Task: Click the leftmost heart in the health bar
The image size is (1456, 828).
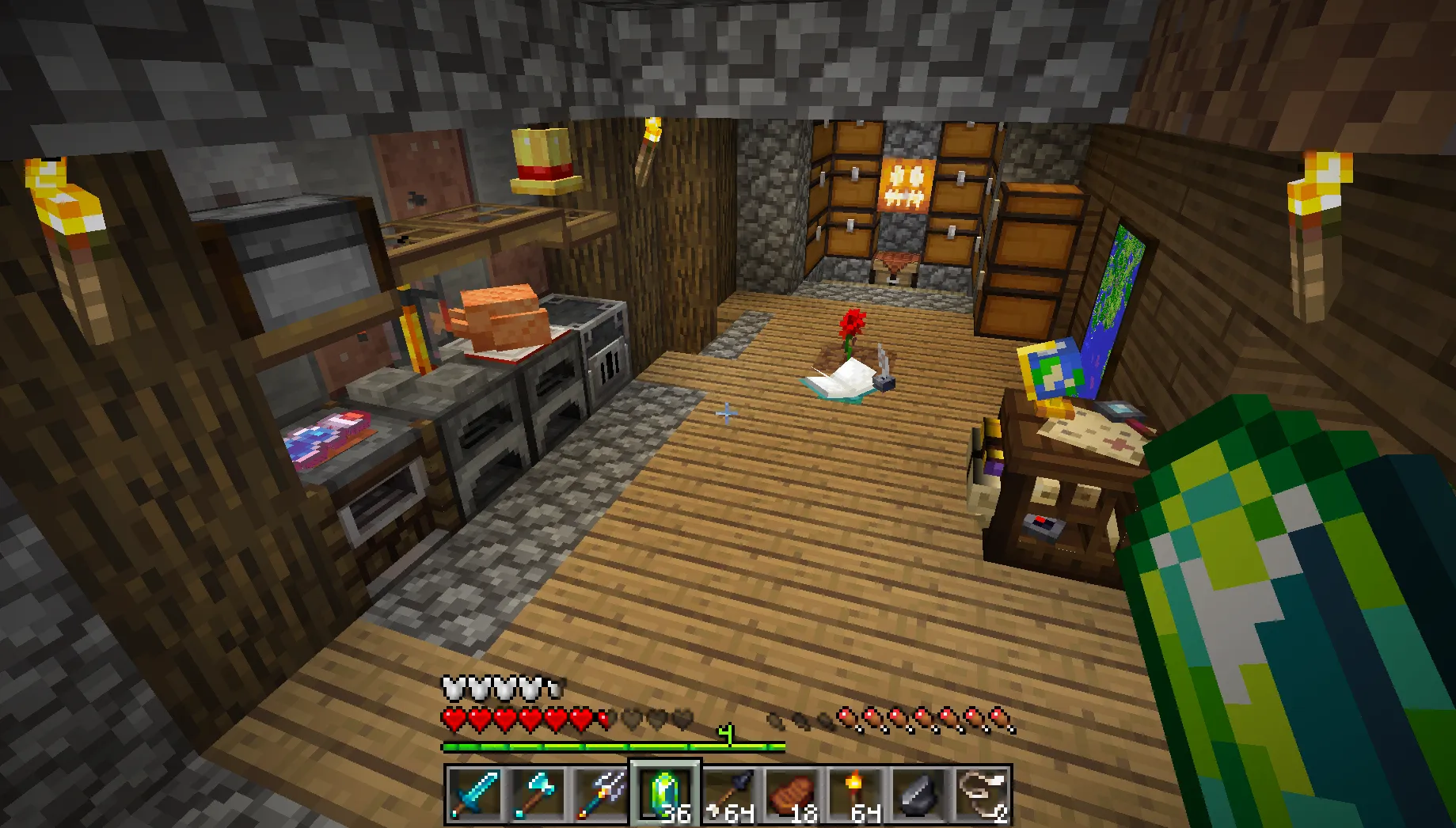Action: coord(455,717)
